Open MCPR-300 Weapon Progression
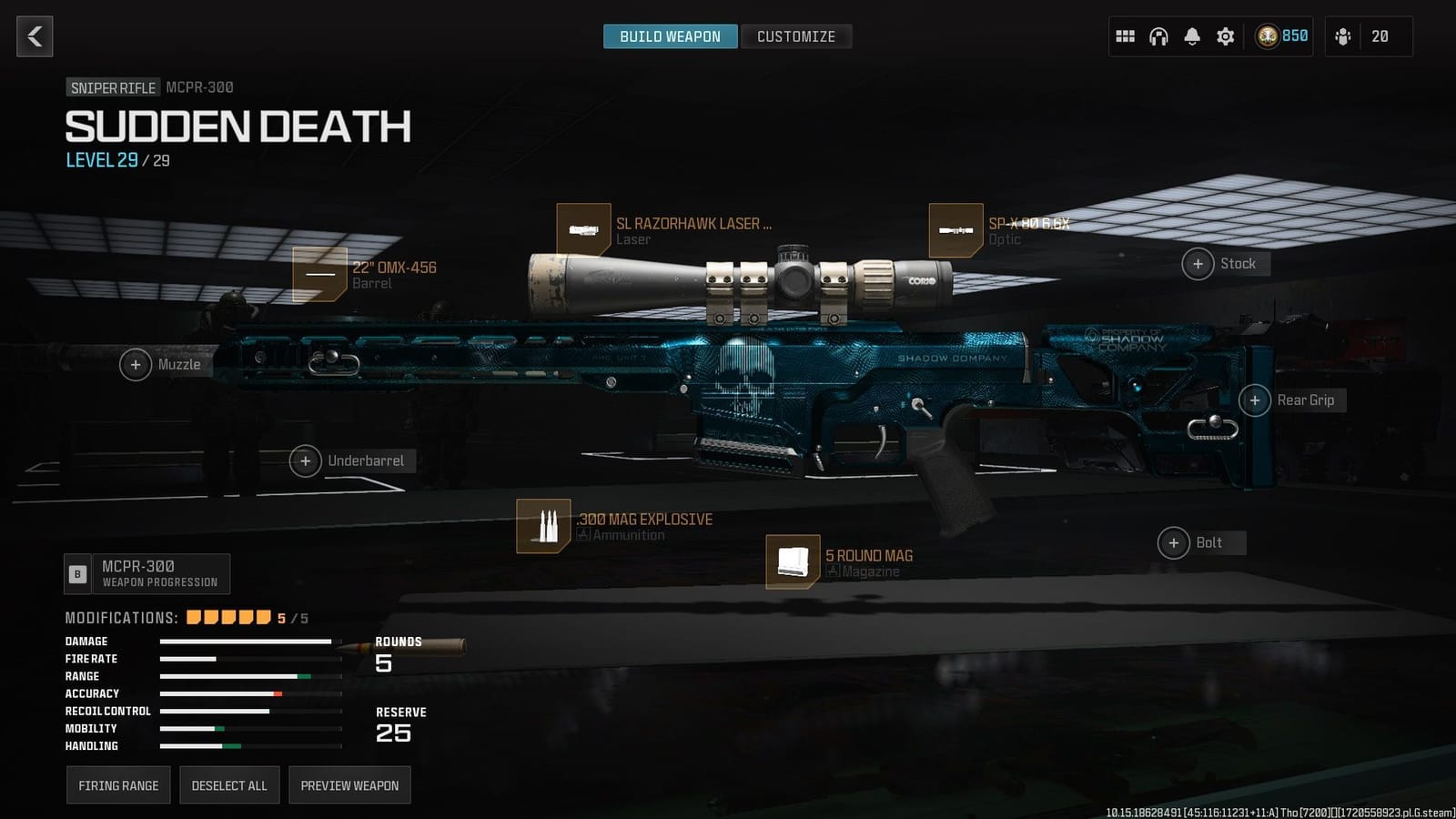This screenshot has height=819, width=1456. coord(147,573)
